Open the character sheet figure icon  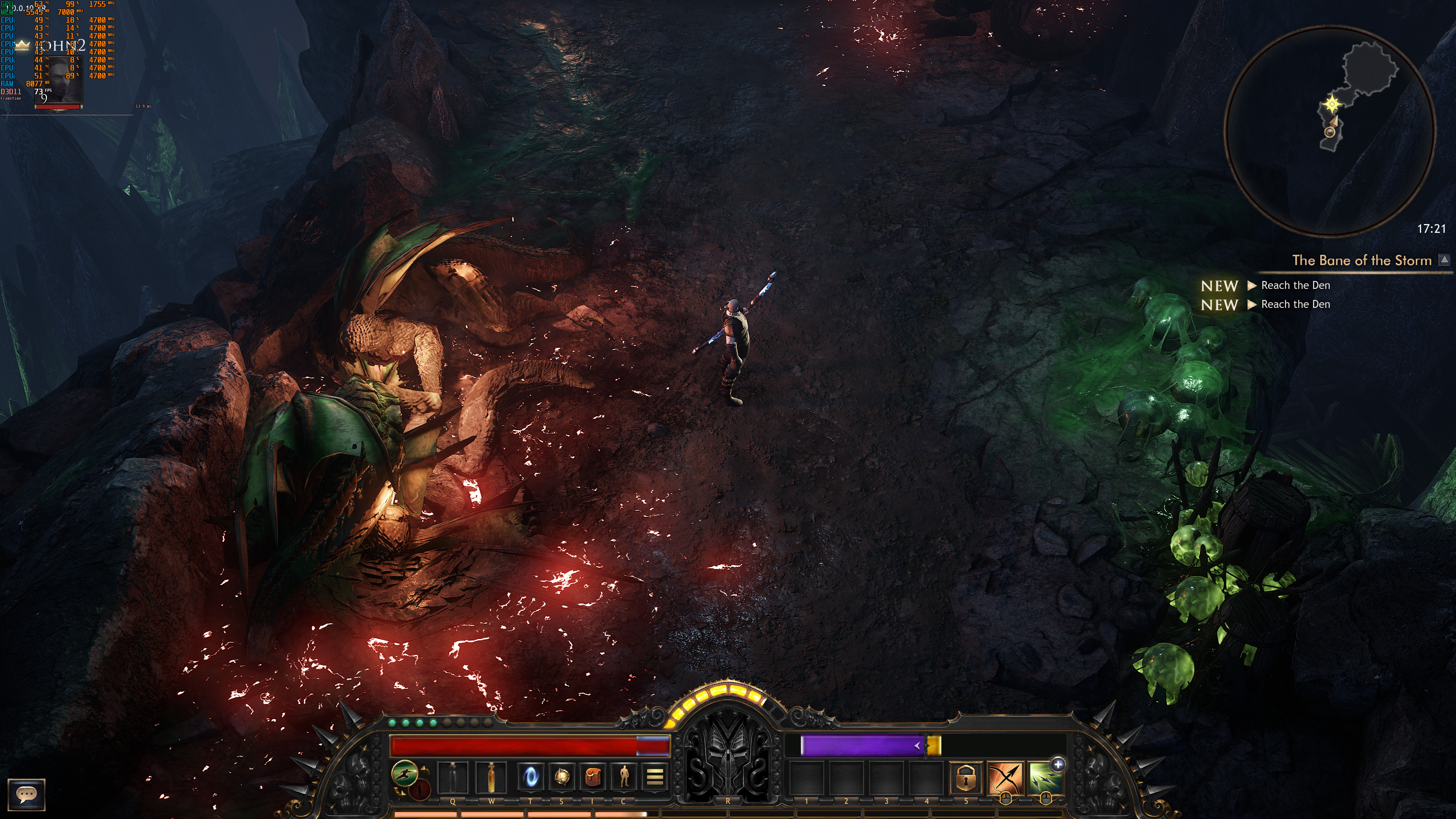(x=623, y=777)
